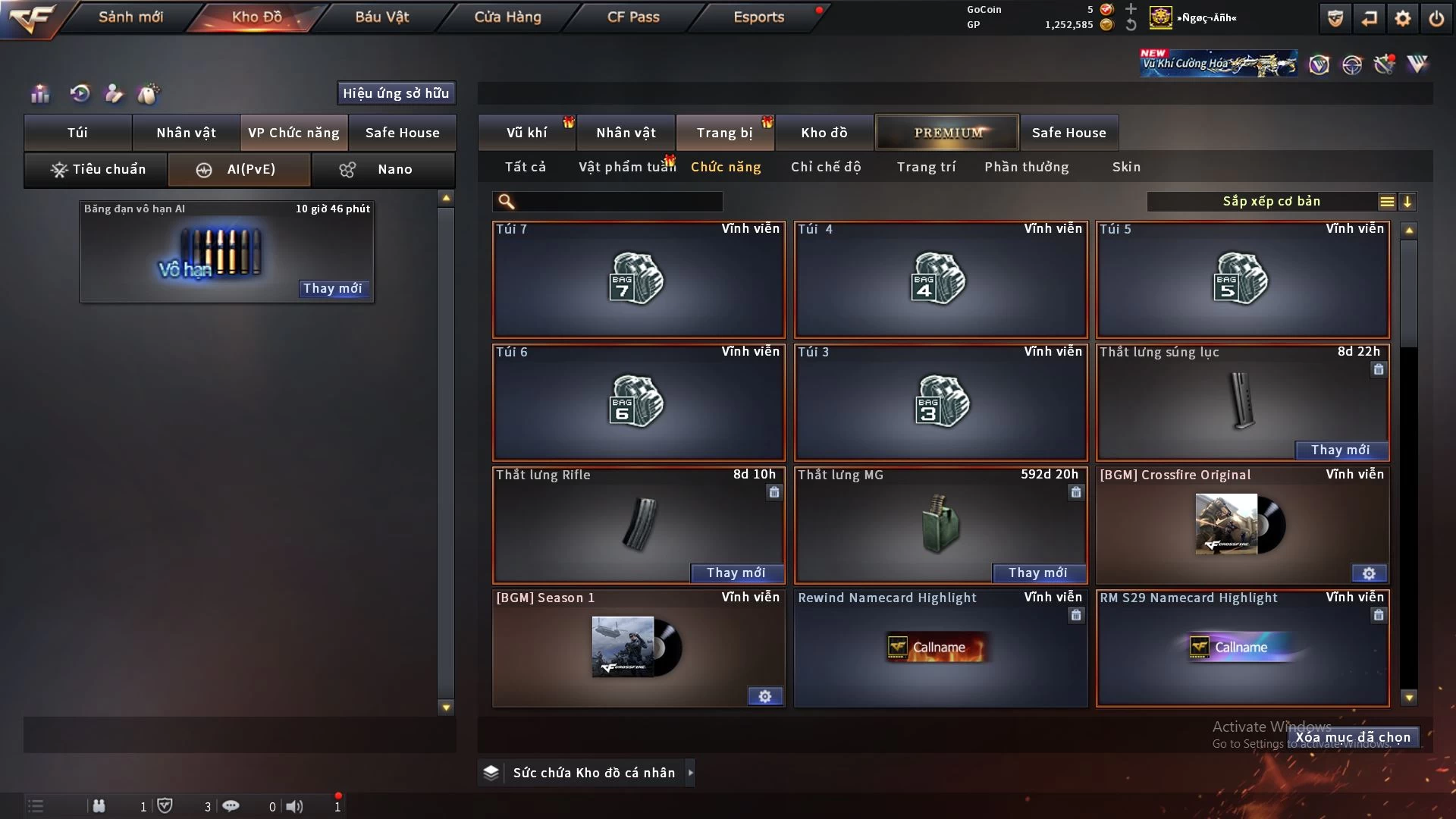Renew the Thắt lưng Rifle item
This screenshot has height=819, width=1456.
click(736, 573)
